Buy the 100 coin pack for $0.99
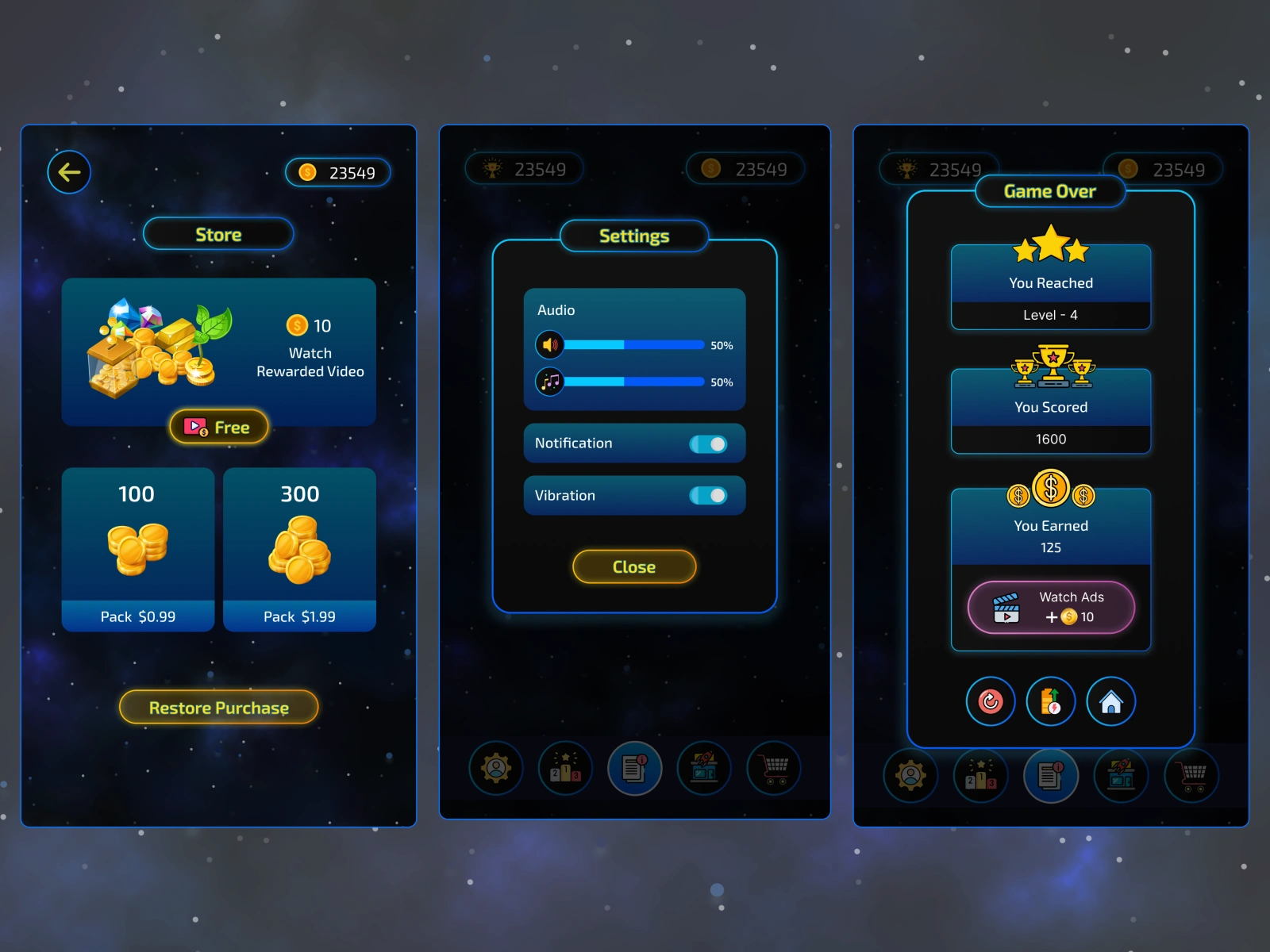Image resolution: width=1270 pixels, height=952 pixels. pyautogui.click(x=138, y=549)
